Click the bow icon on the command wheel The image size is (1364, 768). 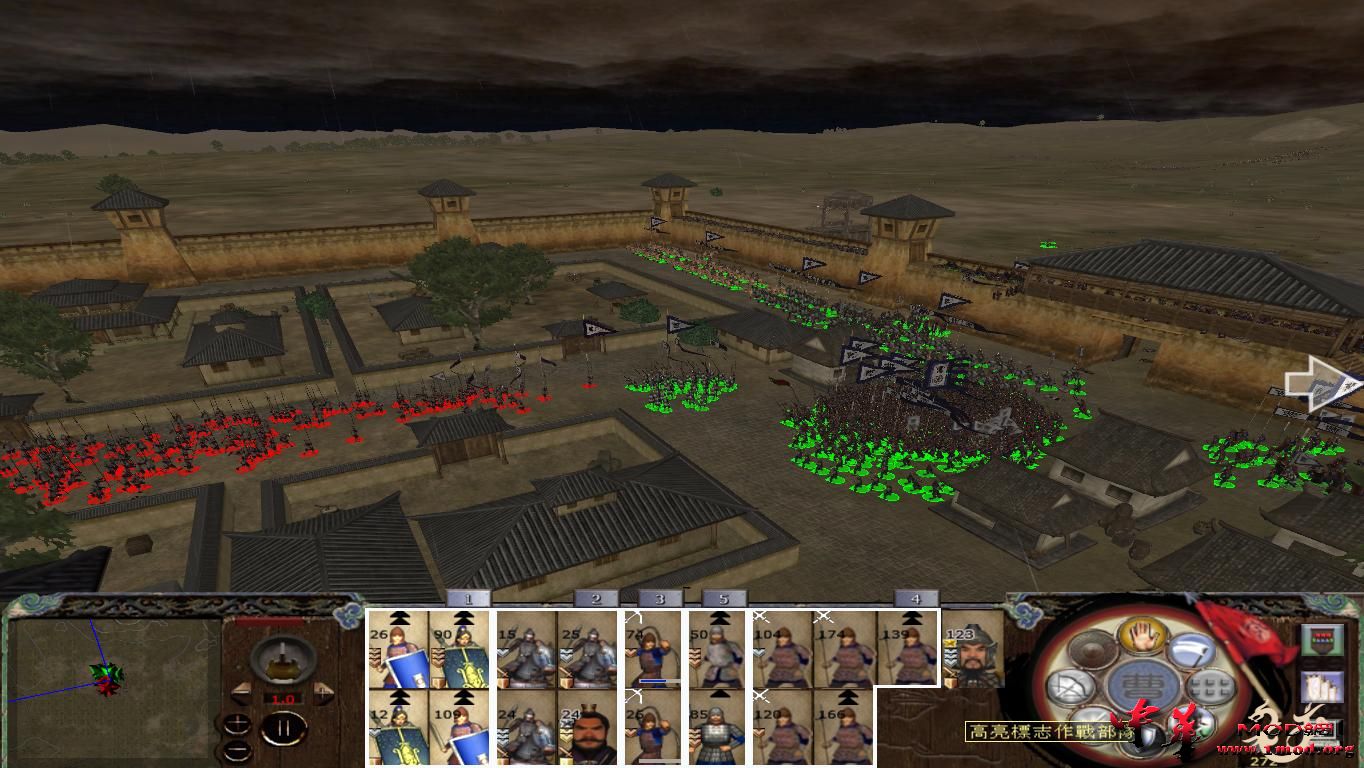click(x=1070, y=686)
